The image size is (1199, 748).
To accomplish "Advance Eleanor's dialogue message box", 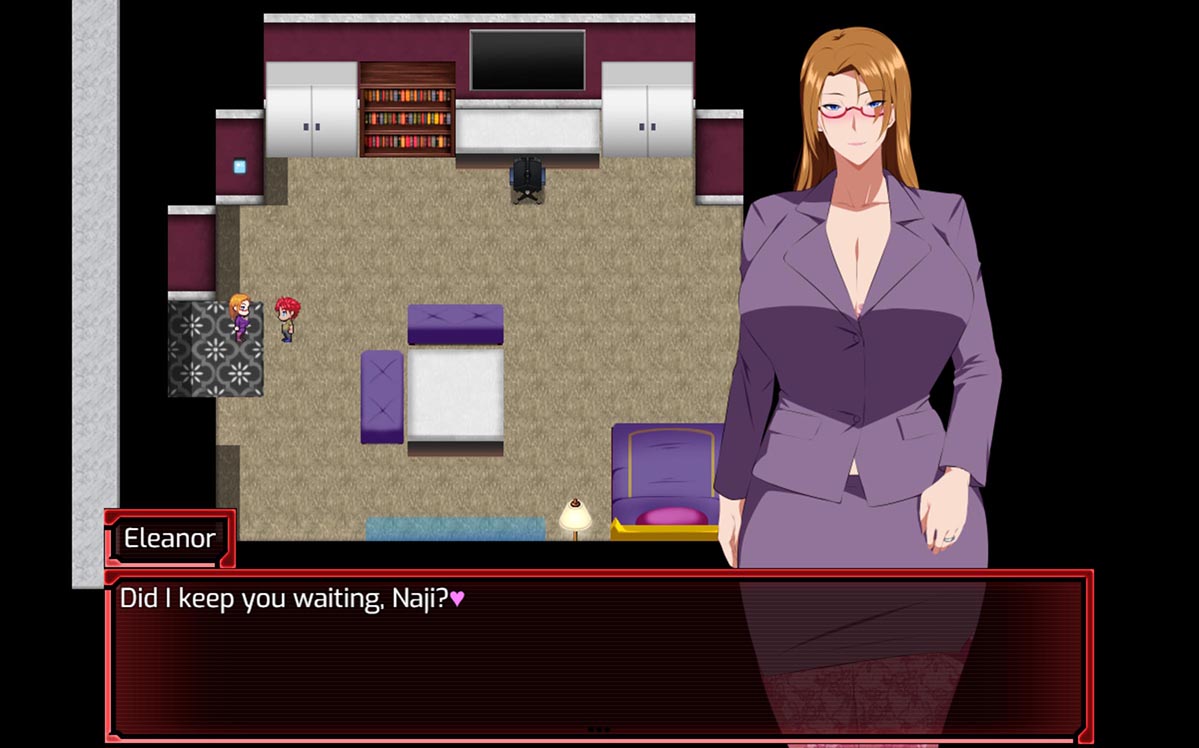I will pos(598,655).
